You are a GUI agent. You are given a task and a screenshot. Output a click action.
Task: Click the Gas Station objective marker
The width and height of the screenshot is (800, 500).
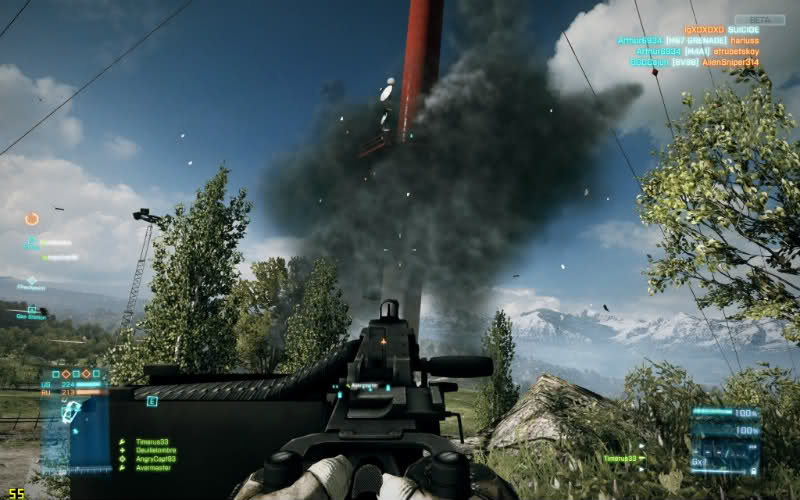32,312
